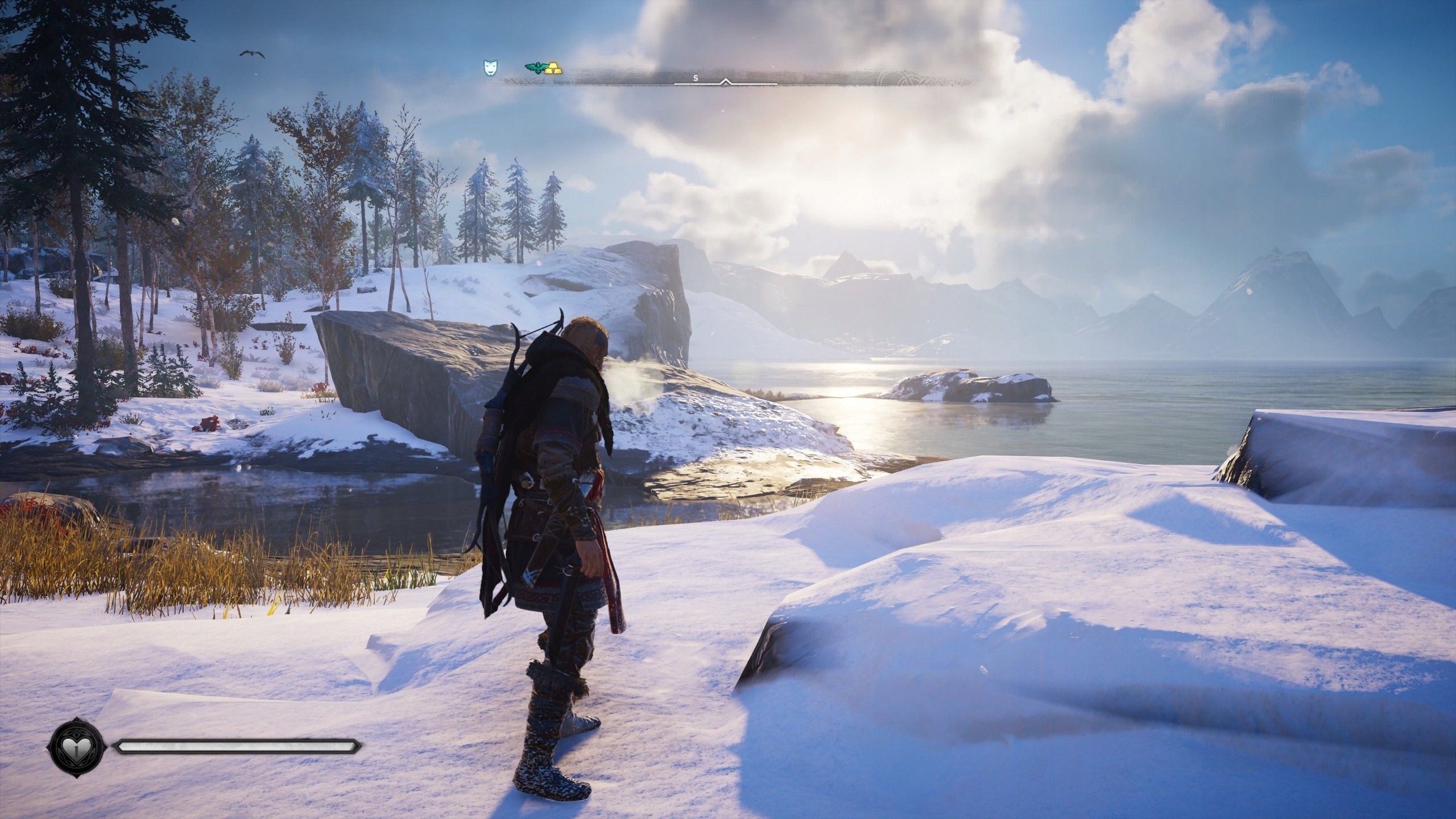Pick the gold ingots wealth marker
This screenshot has width=1456, height=819.
(x=553, y=69)
